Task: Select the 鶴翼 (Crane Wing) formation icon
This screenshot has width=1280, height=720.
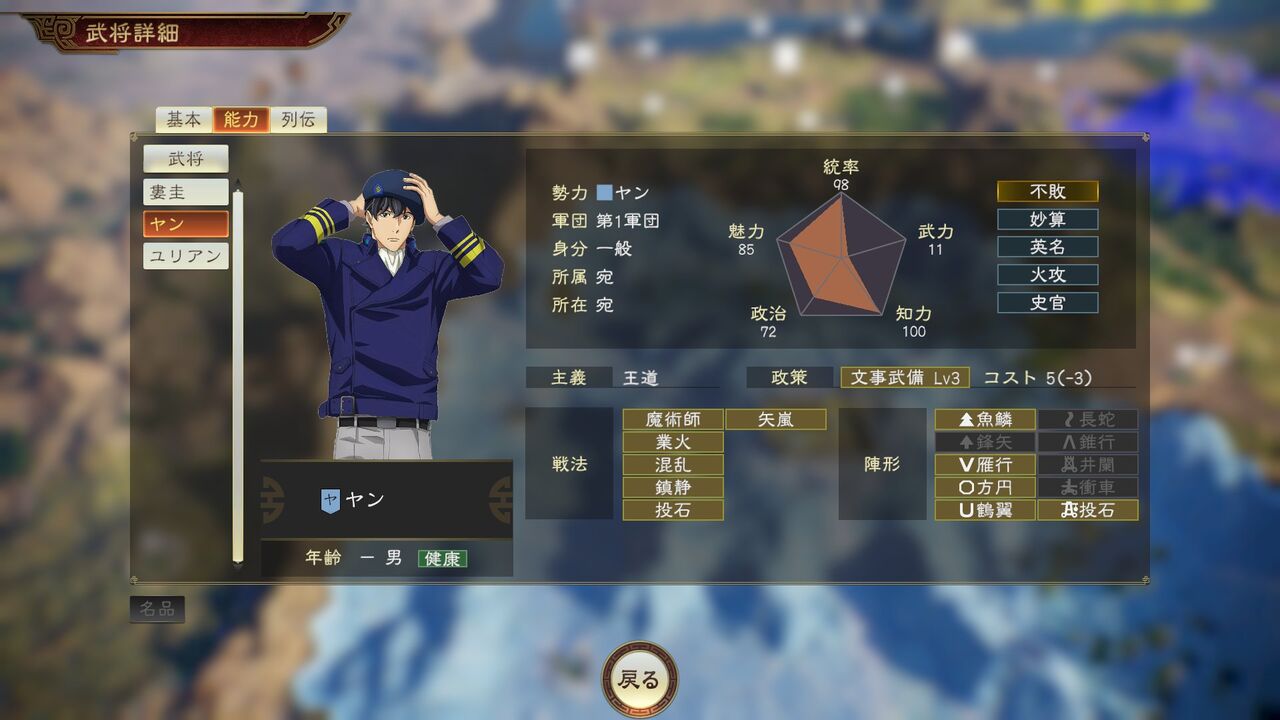Action: (x=986, y=511)
